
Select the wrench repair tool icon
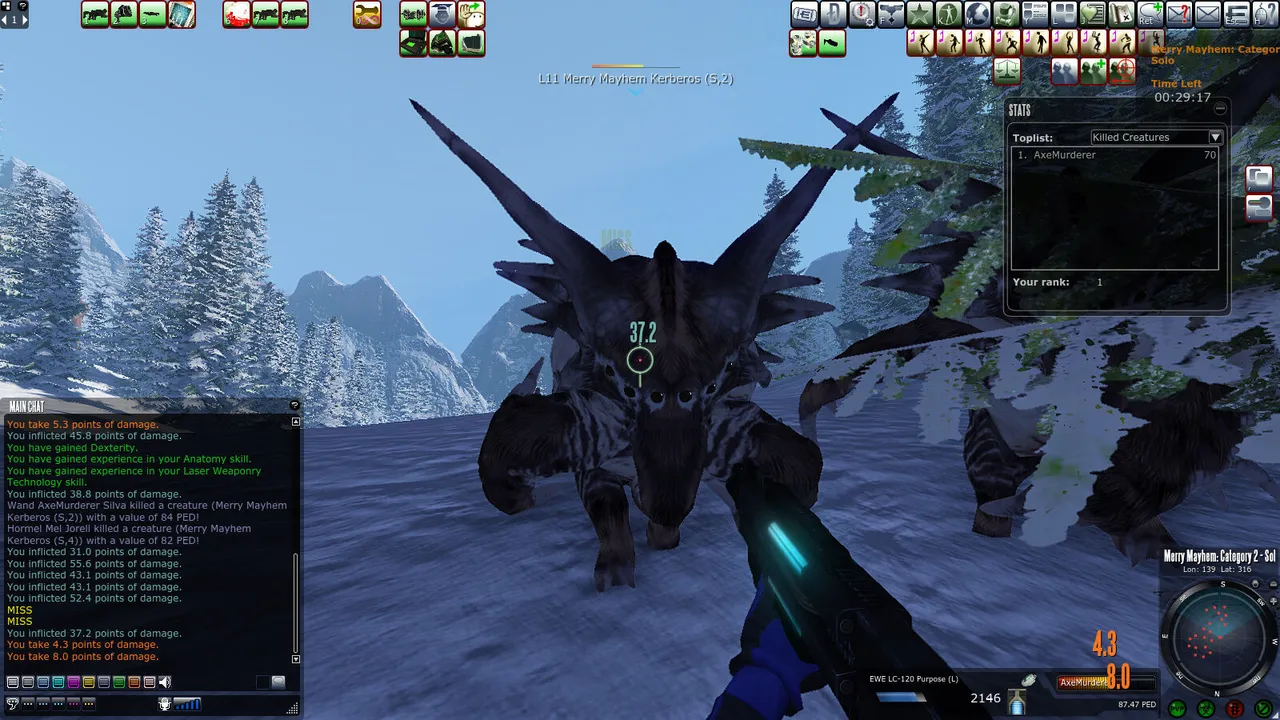point(367,15)
